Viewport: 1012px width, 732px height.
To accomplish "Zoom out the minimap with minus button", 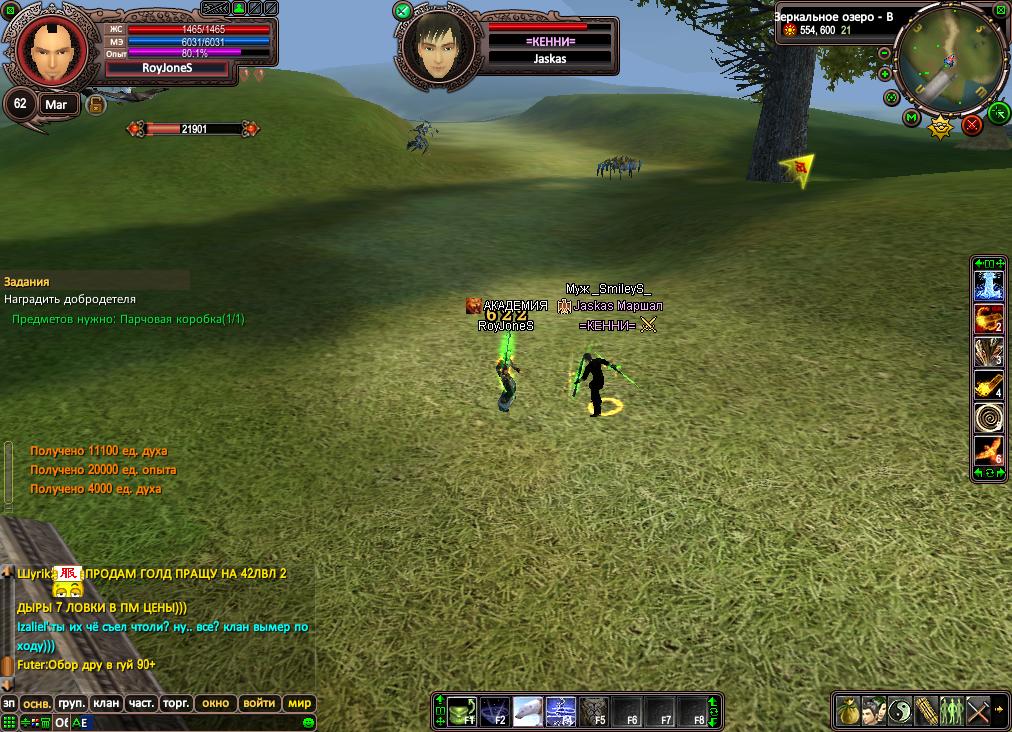I will (885, 52).
